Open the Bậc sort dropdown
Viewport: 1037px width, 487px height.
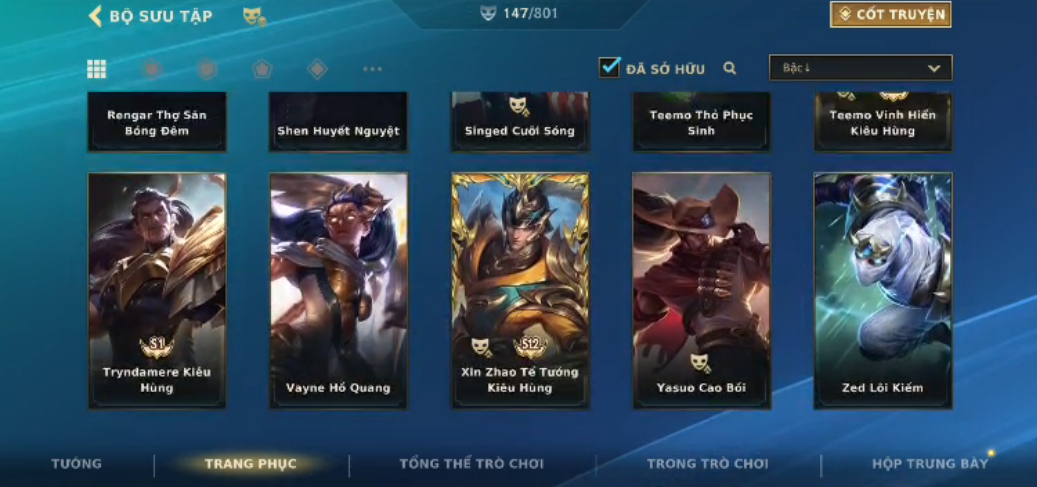(860, 68)
